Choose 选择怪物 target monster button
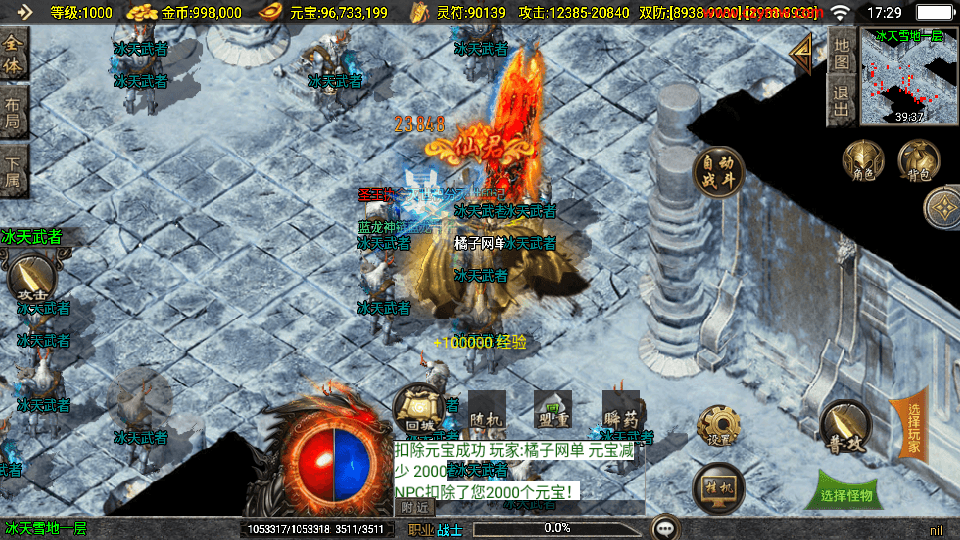960x540 pixels. click(846, 494)
